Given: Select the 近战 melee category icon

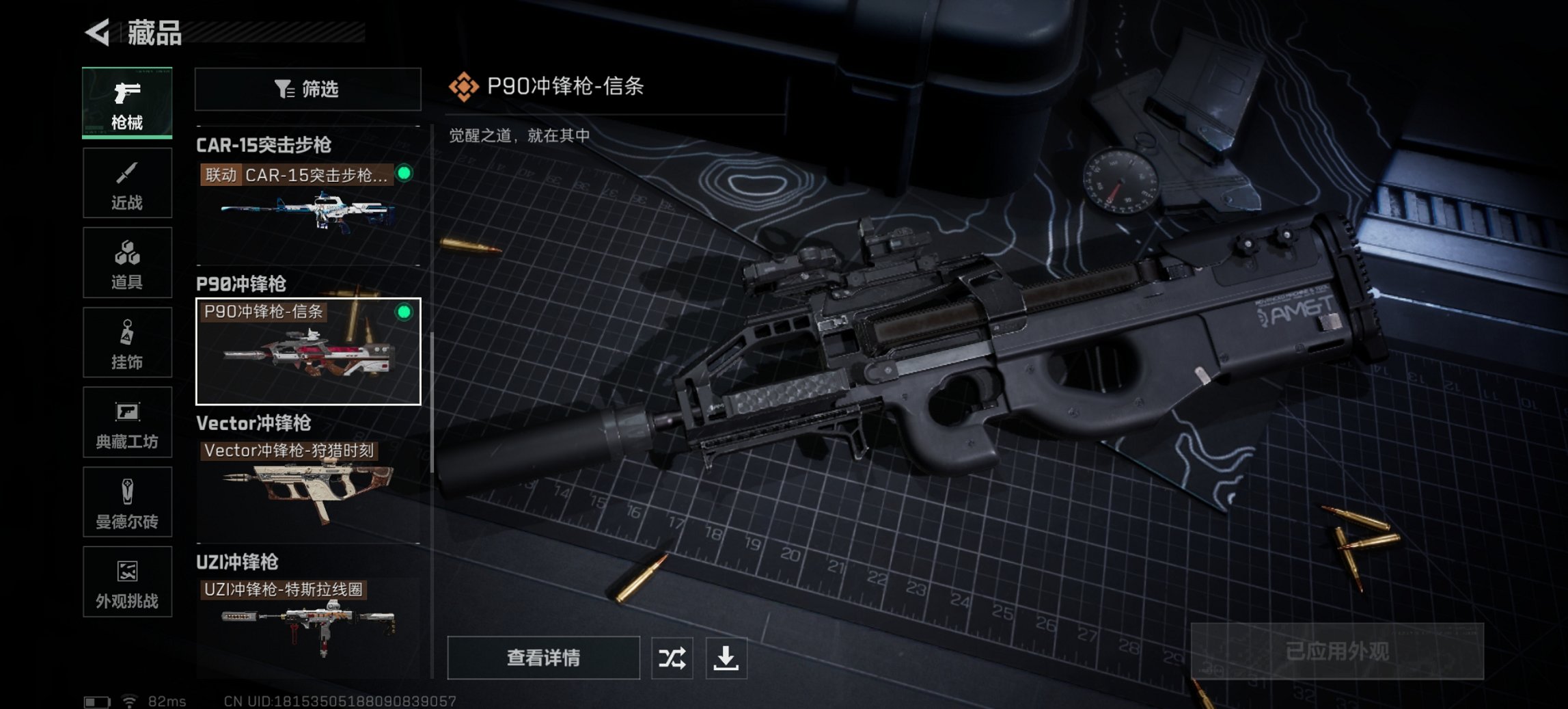Looking at the screenshot, I should click(127, 183).
